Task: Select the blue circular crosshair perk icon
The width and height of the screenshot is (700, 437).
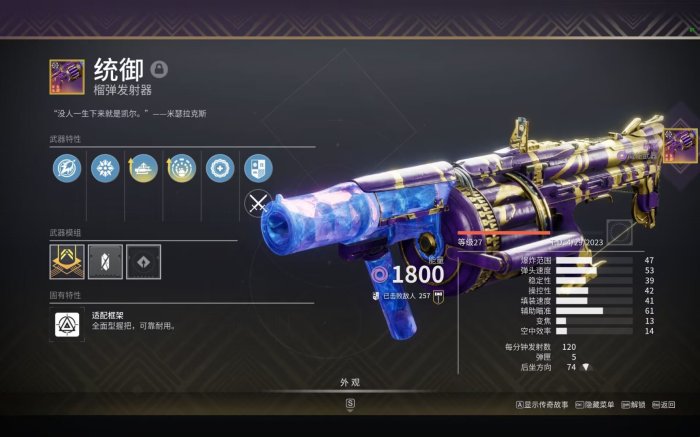Action: click(x=219, y=167)
